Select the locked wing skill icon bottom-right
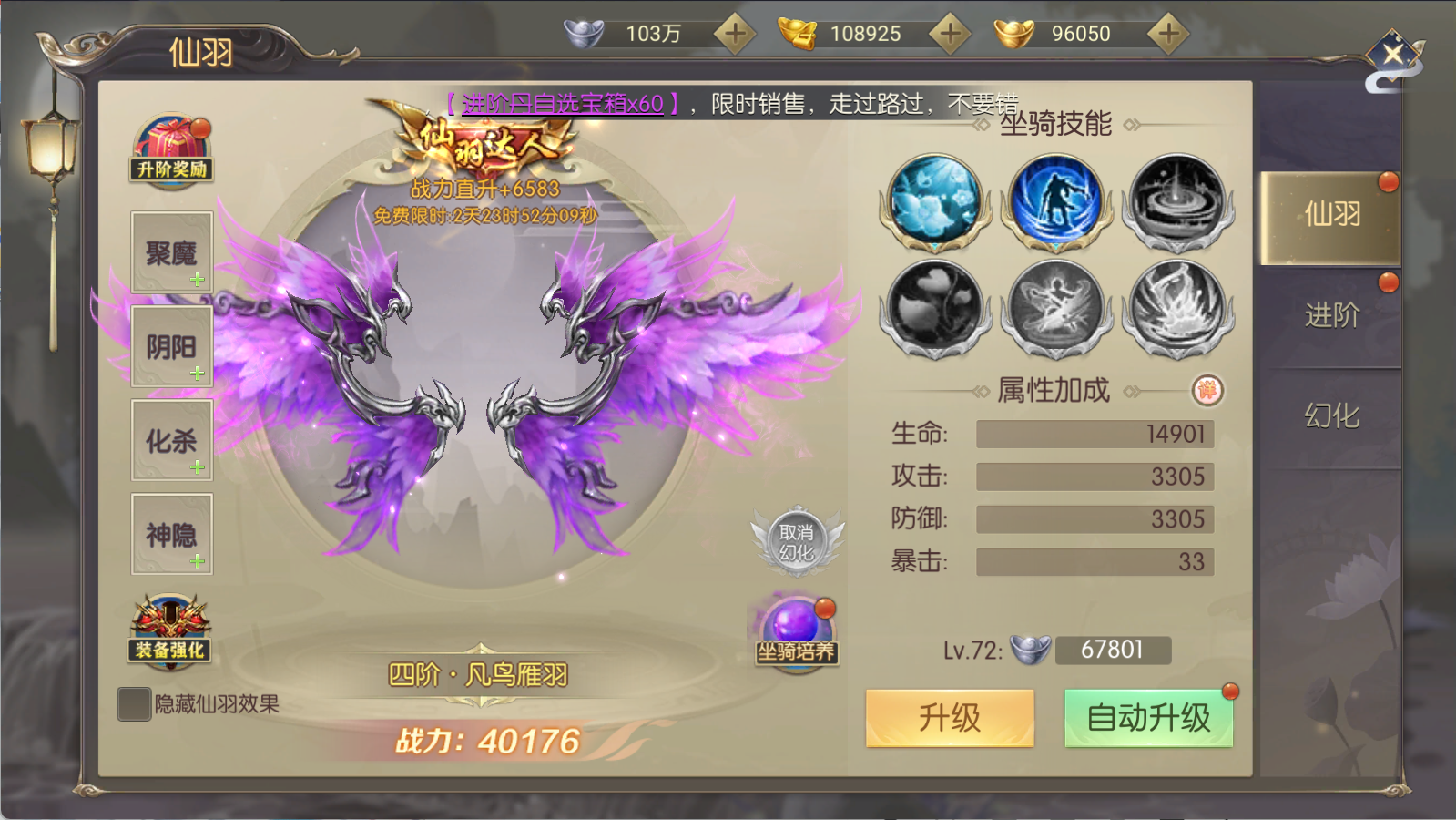 (x=1177, y=308)
